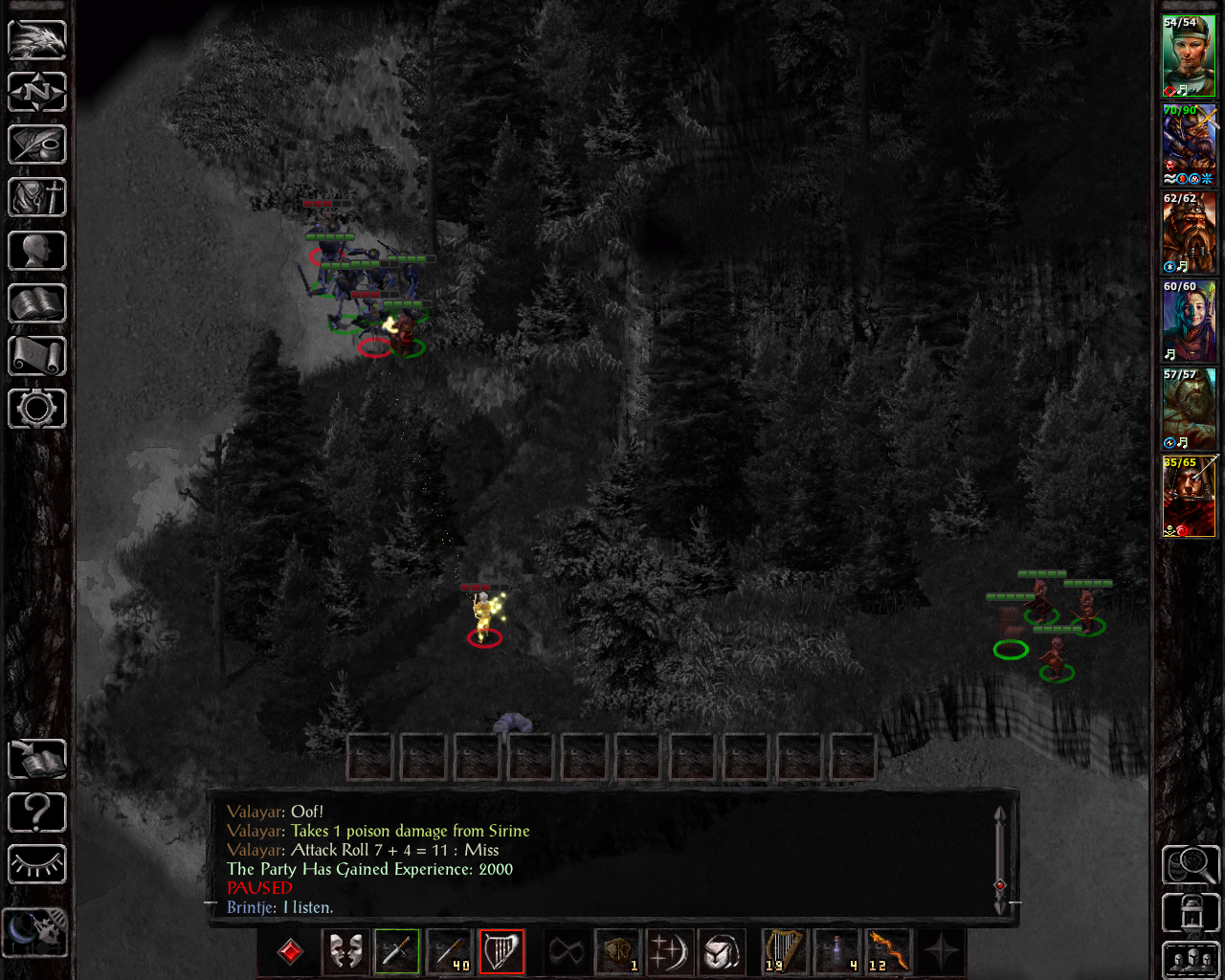This screenshot has width=1225, height=980.
Task: Toggle the rest moon icon
Action: (35, 931)
